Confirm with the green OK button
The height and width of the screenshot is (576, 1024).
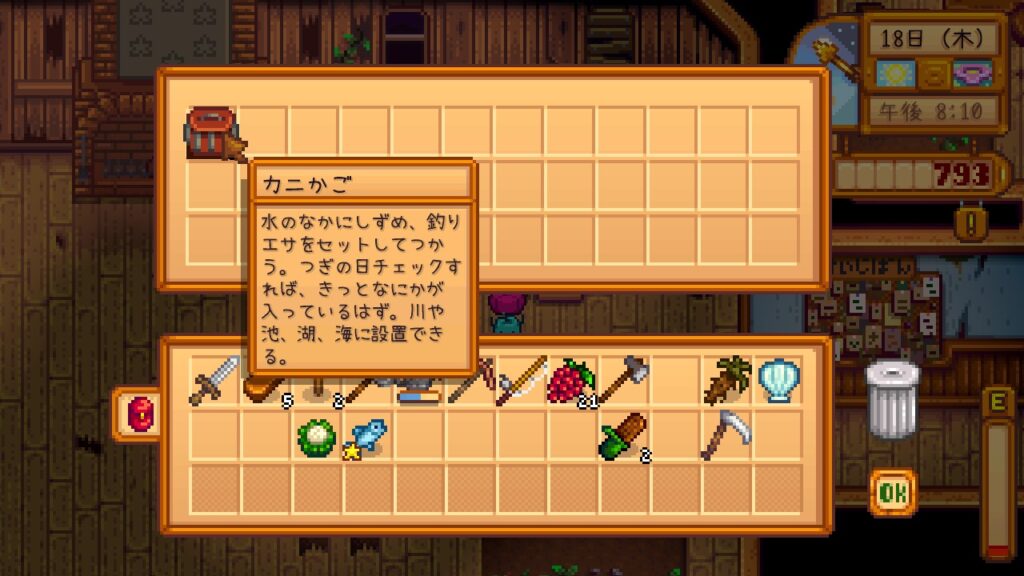coord(892,492)
